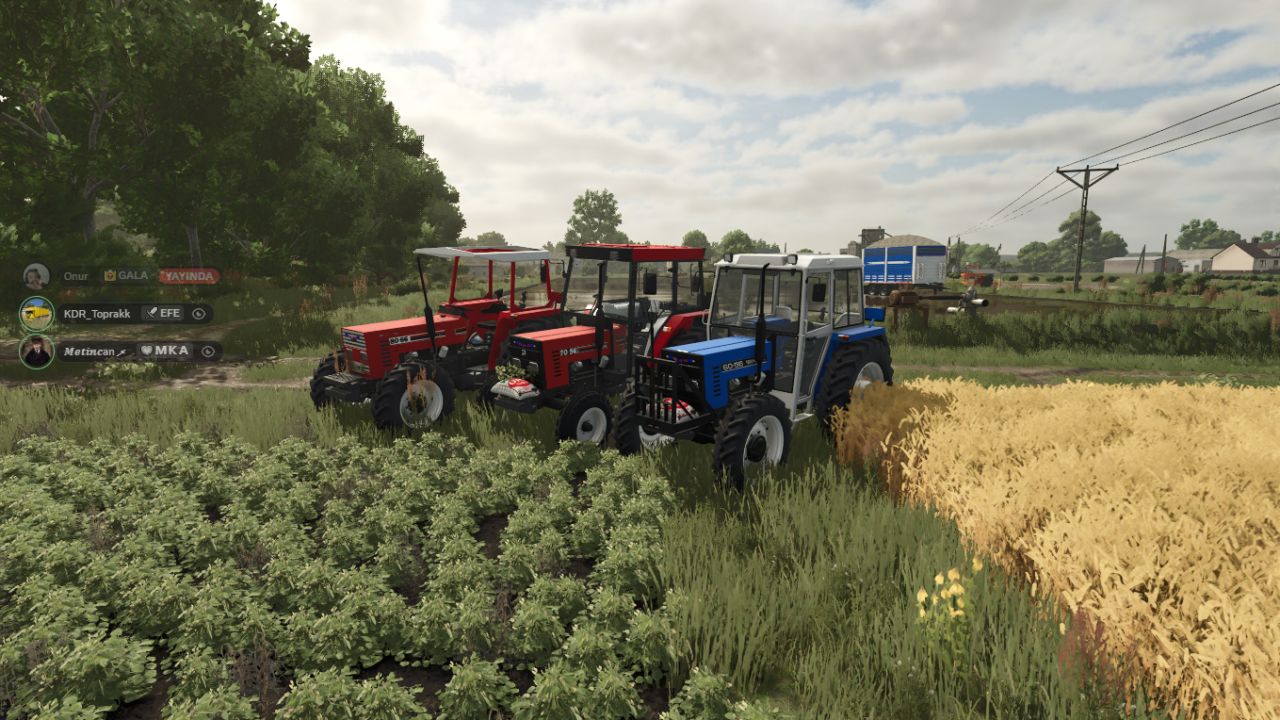Viewport: 1280px width, 720px height.
Task: Click the Metincan name label
Action: pos(90,352)
